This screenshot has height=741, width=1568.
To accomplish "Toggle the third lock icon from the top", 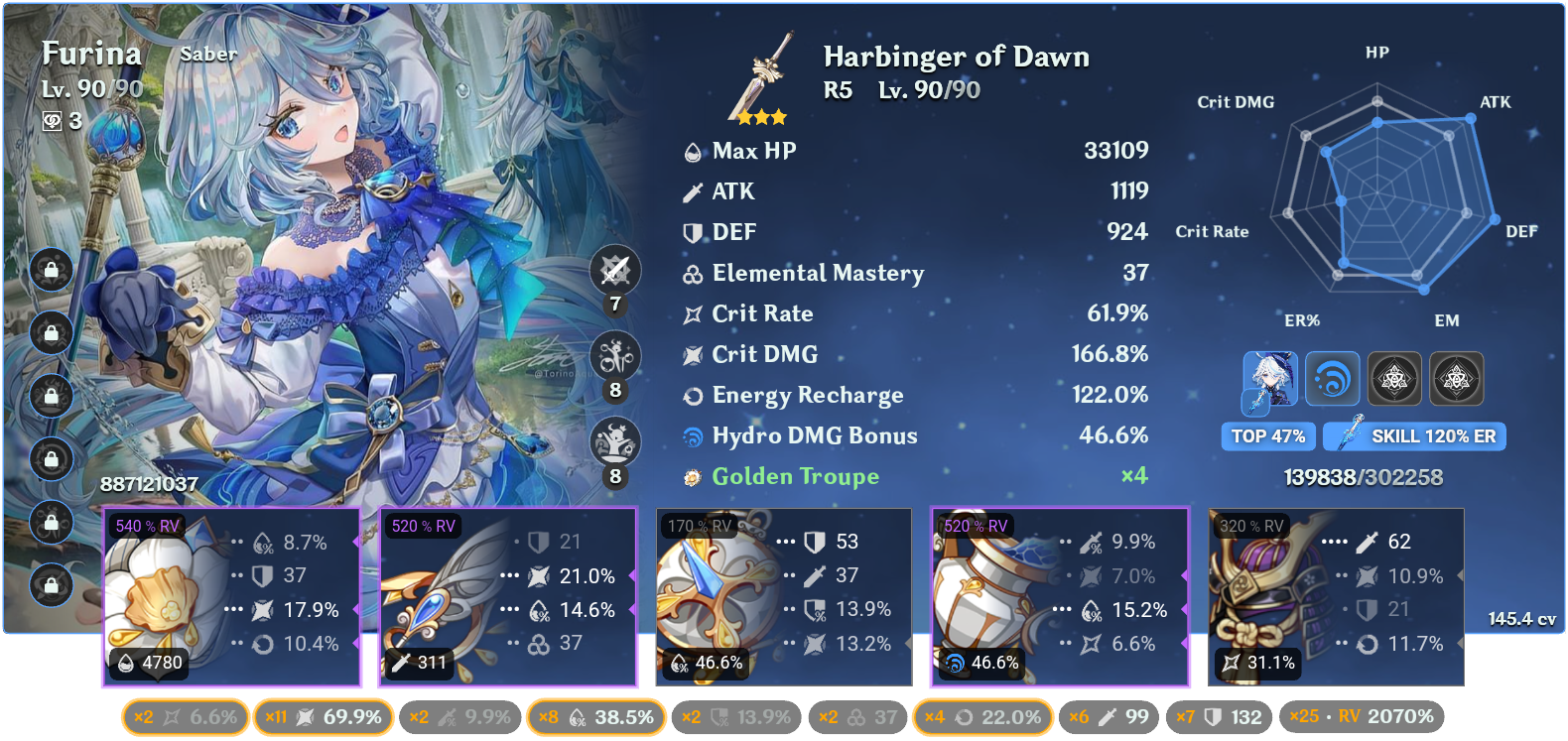I will [51, 395].
